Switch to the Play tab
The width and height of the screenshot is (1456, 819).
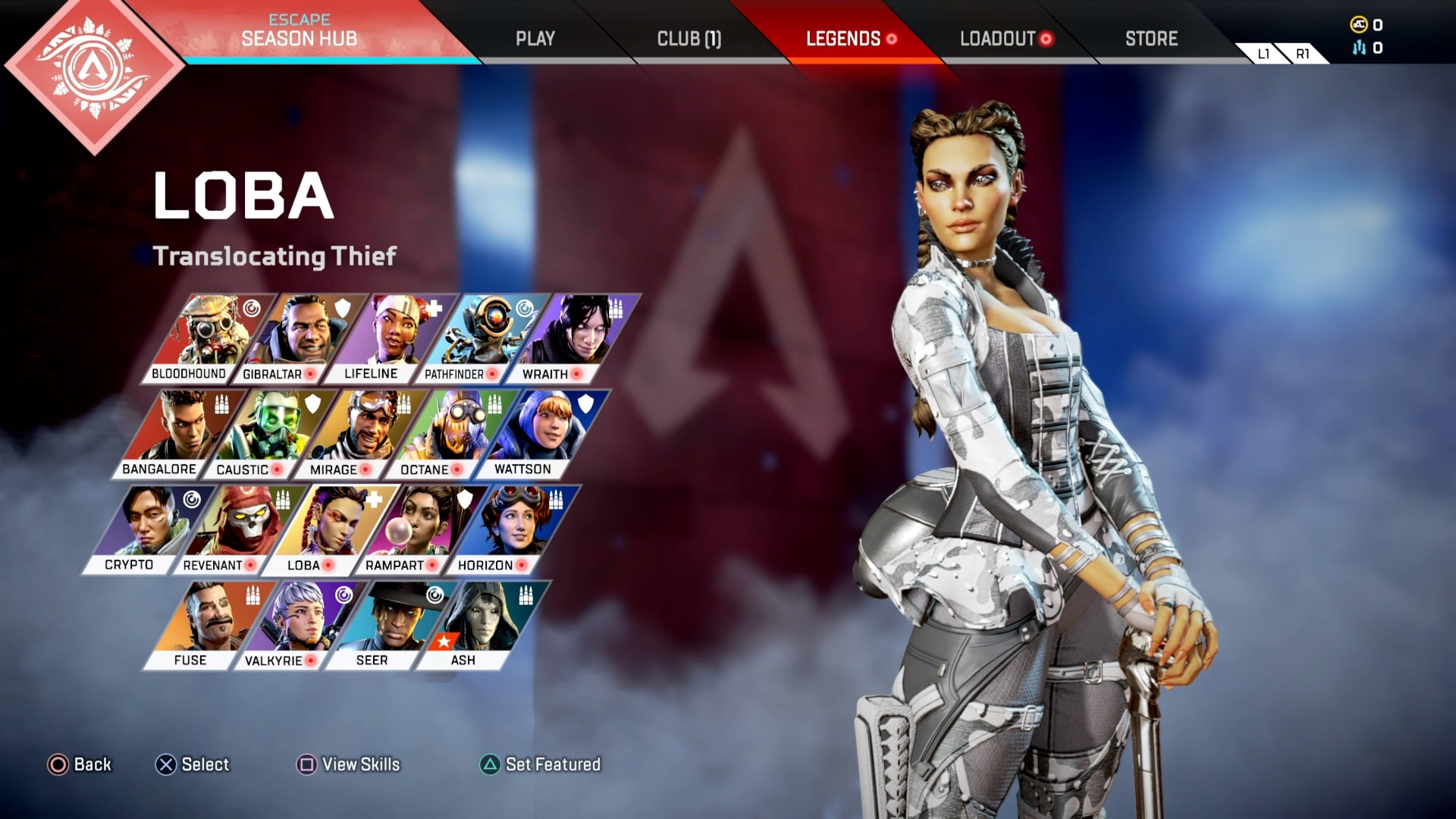tap(535, 39)
